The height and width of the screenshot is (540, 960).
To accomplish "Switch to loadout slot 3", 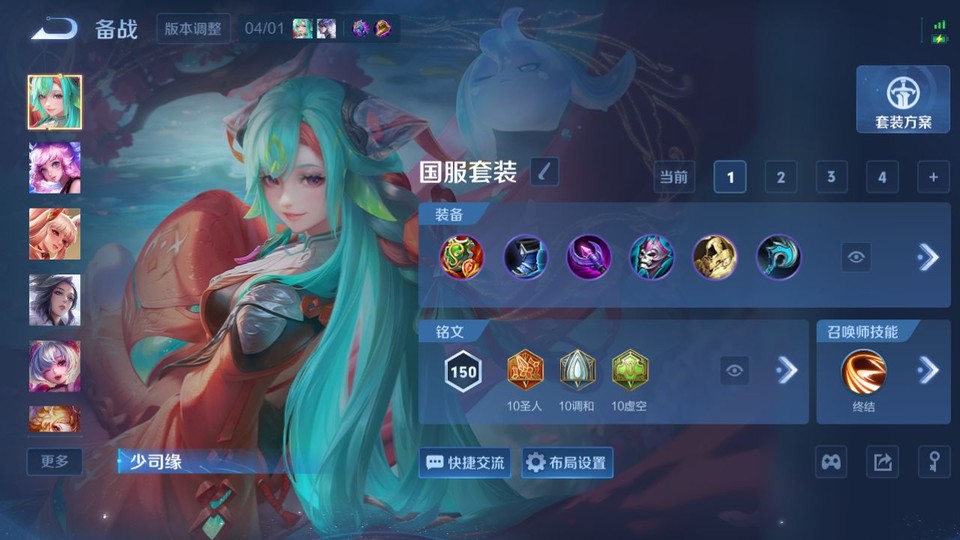I will [x=831, y=177].
